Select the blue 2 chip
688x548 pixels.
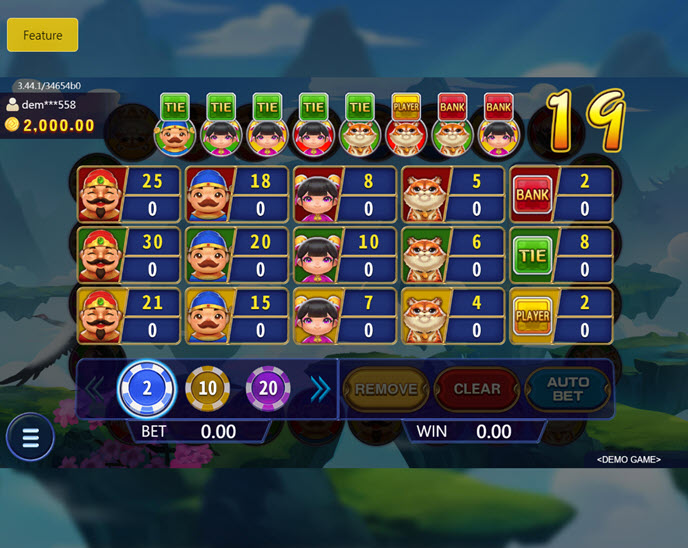click(x=147, y=389)
